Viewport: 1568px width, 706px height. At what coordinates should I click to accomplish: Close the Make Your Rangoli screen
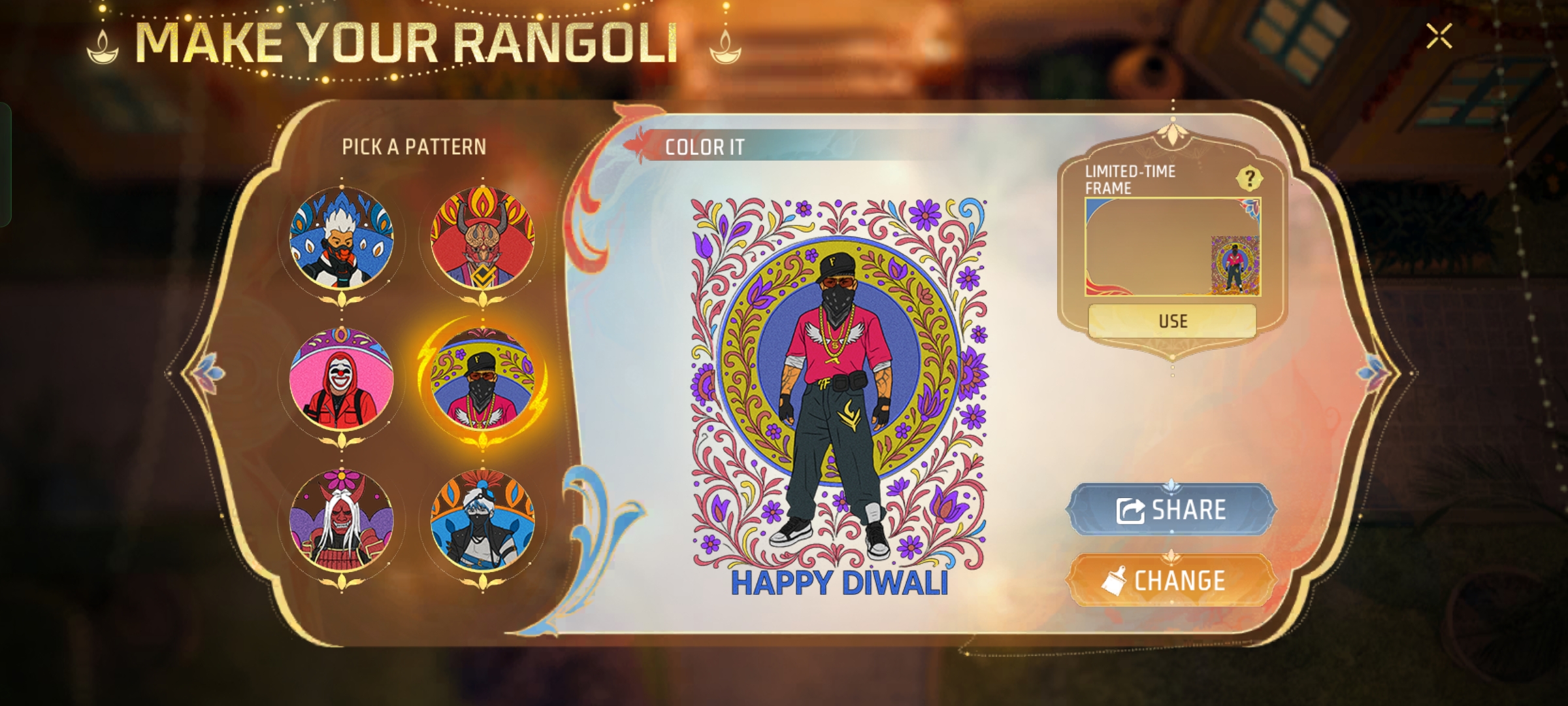point(1439,37)
